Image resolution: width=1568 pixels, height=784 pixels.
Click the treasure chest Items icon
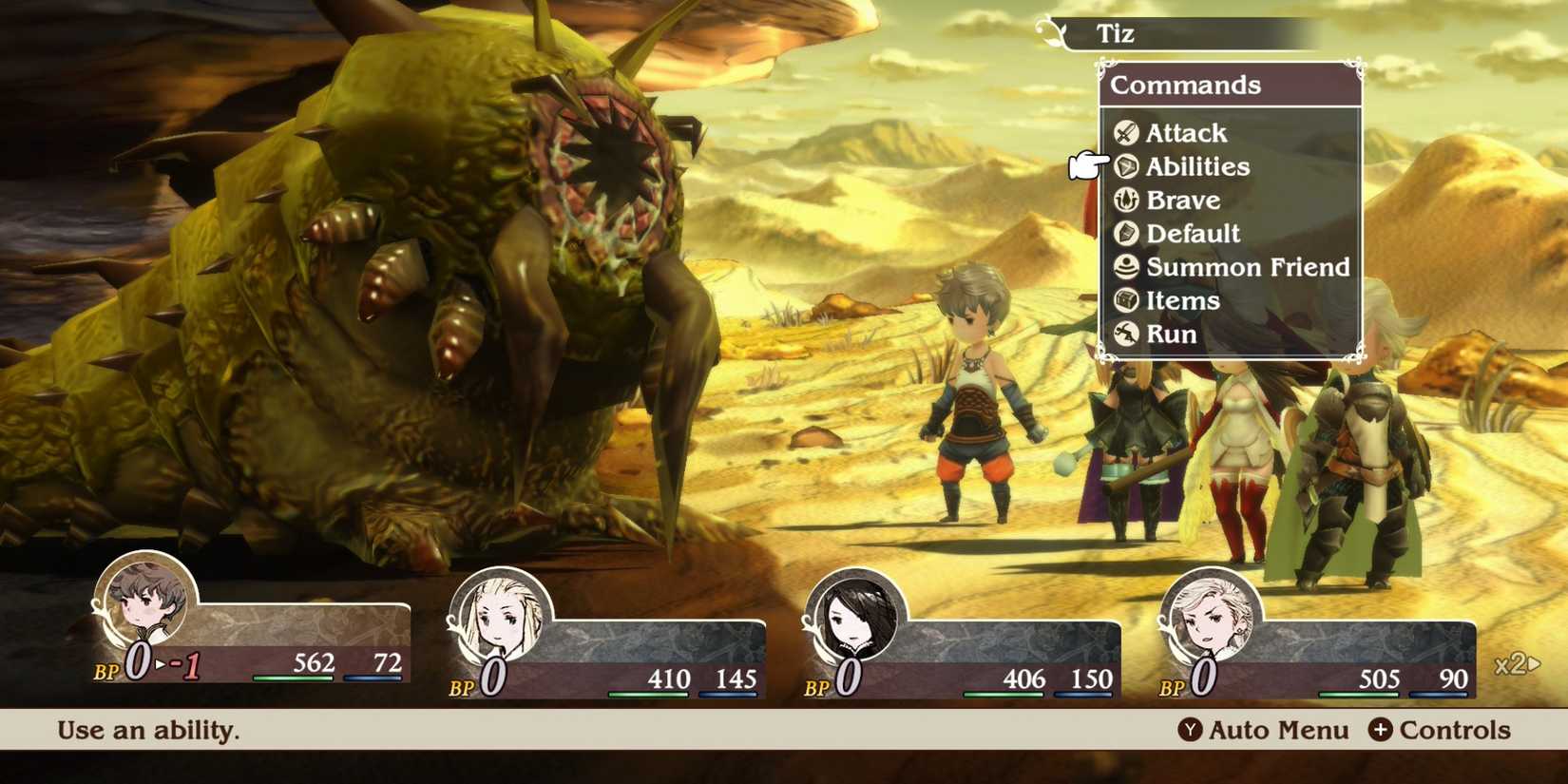[x=1127, y=301]
